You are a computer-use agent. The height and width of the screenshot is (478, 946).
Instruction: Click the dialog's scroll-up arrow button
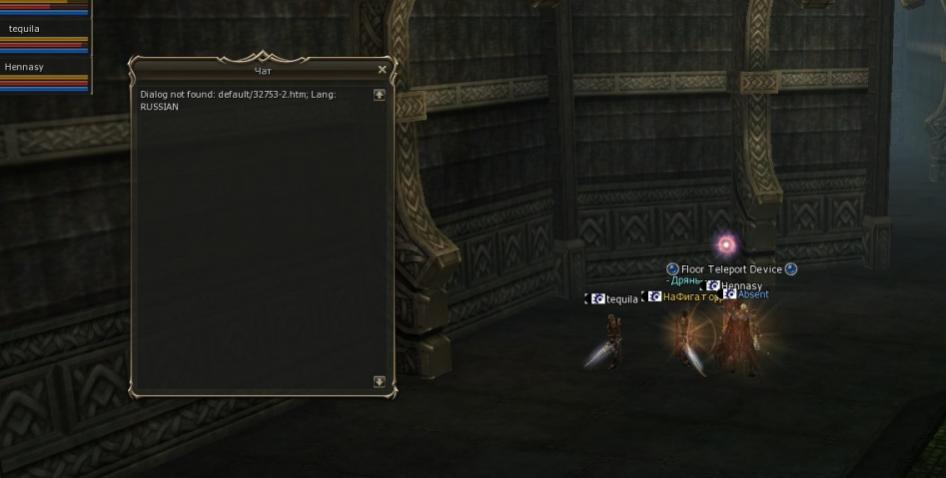(x=379, y=95)
